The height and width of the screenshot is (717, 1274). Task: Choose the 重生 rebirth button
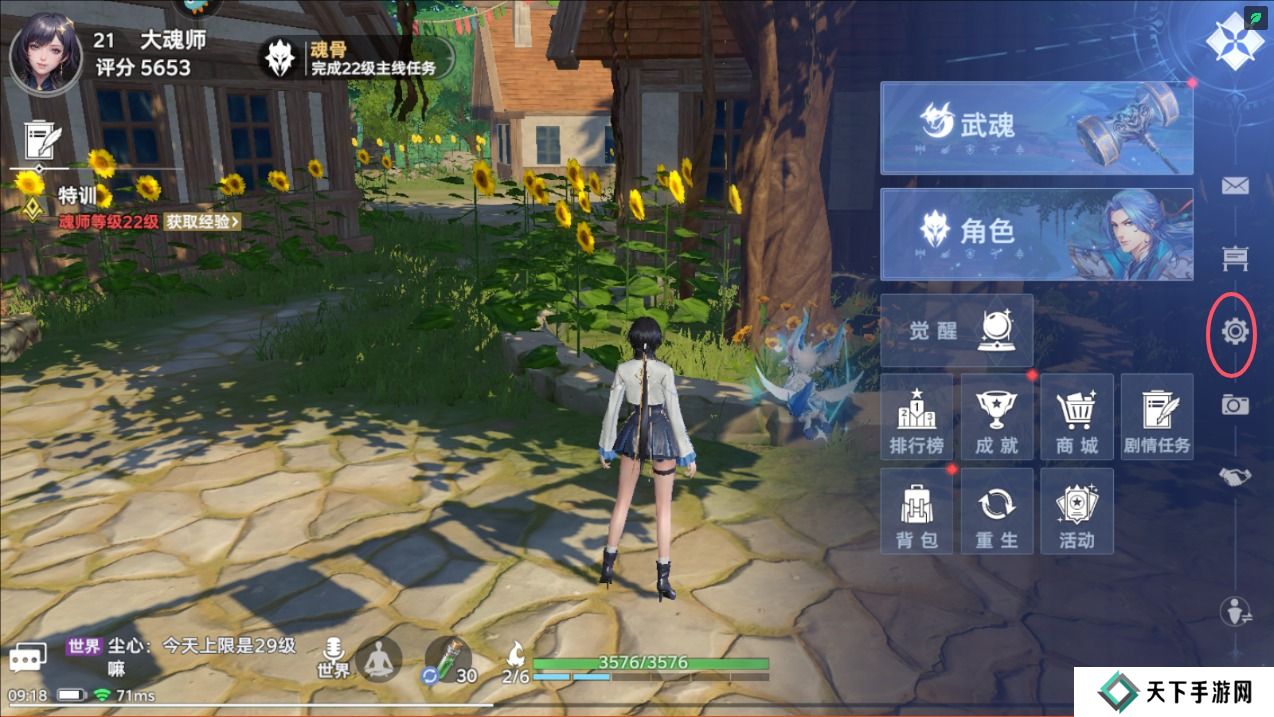coord(996,511)
